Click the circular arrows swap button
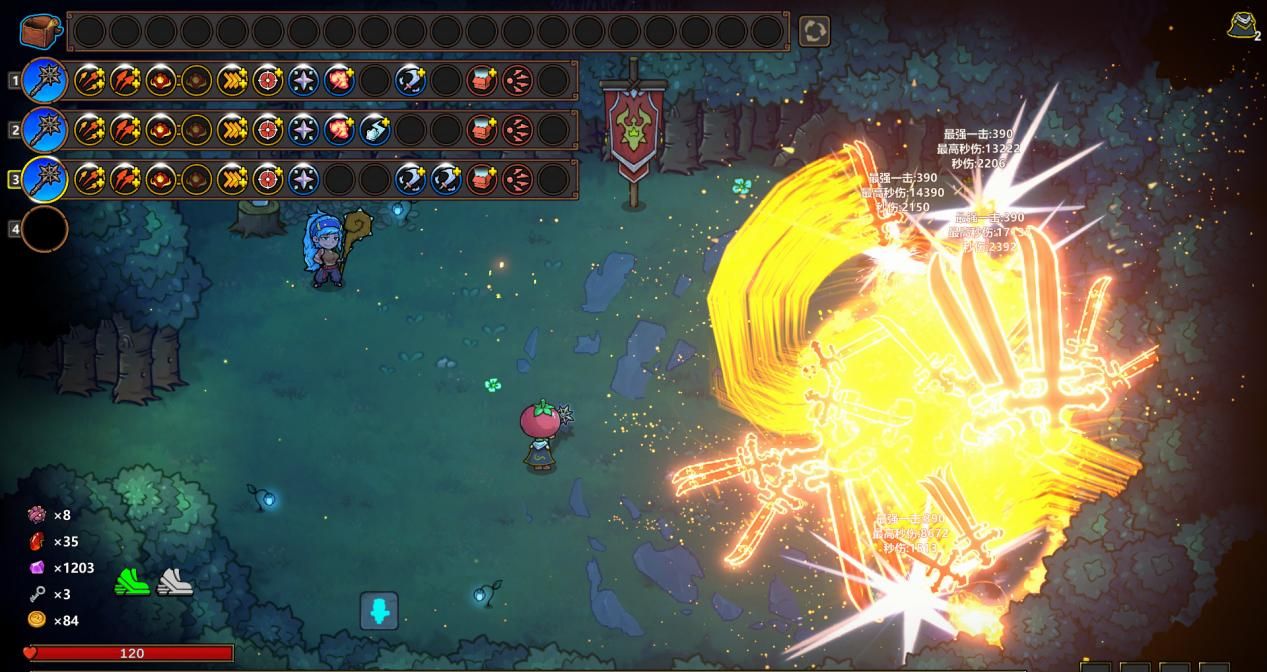The height and width of the screenshot is (672, 1267). (x=814, y=31)
